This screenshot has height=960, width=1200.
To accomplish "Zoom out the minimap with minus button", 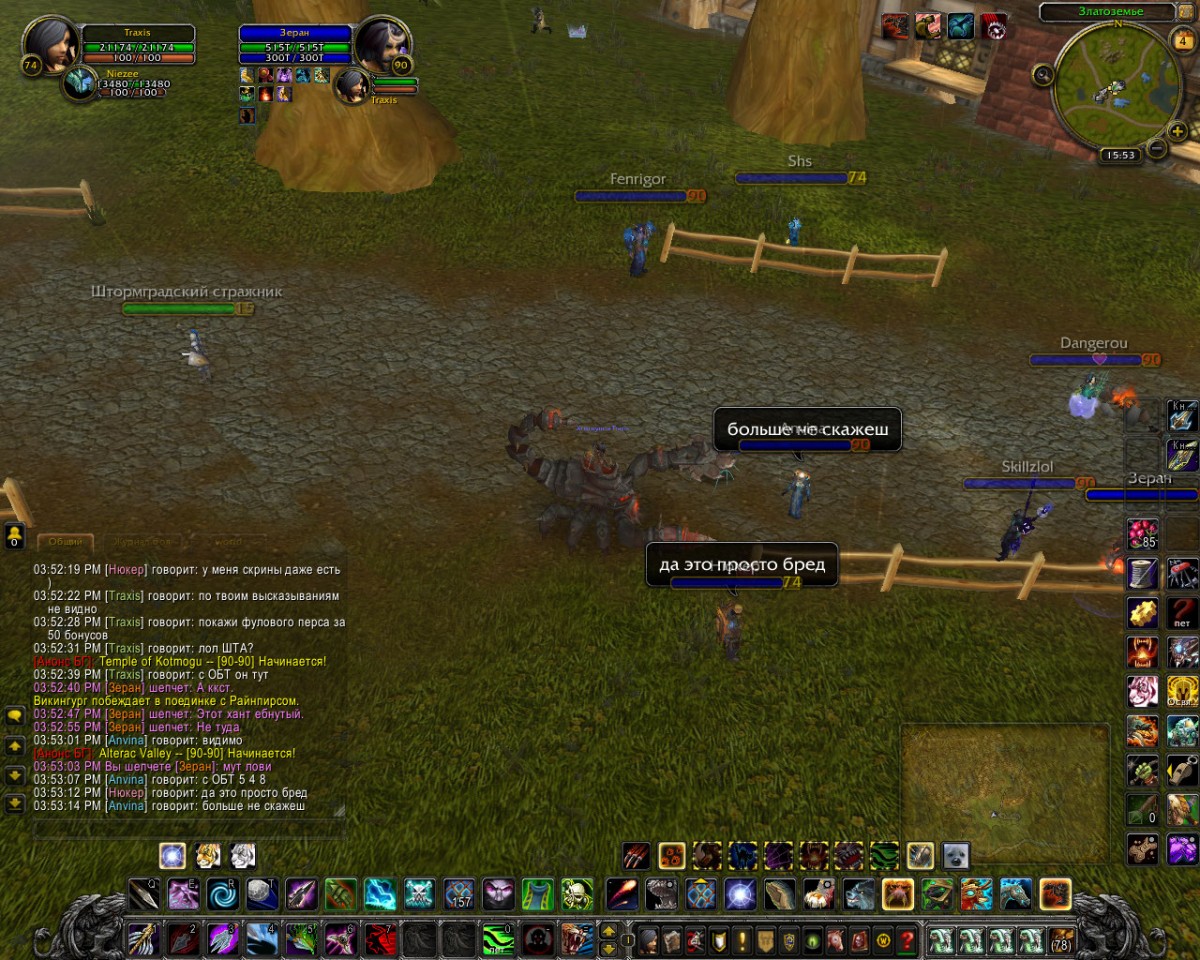I will [x=1157, y=149].
